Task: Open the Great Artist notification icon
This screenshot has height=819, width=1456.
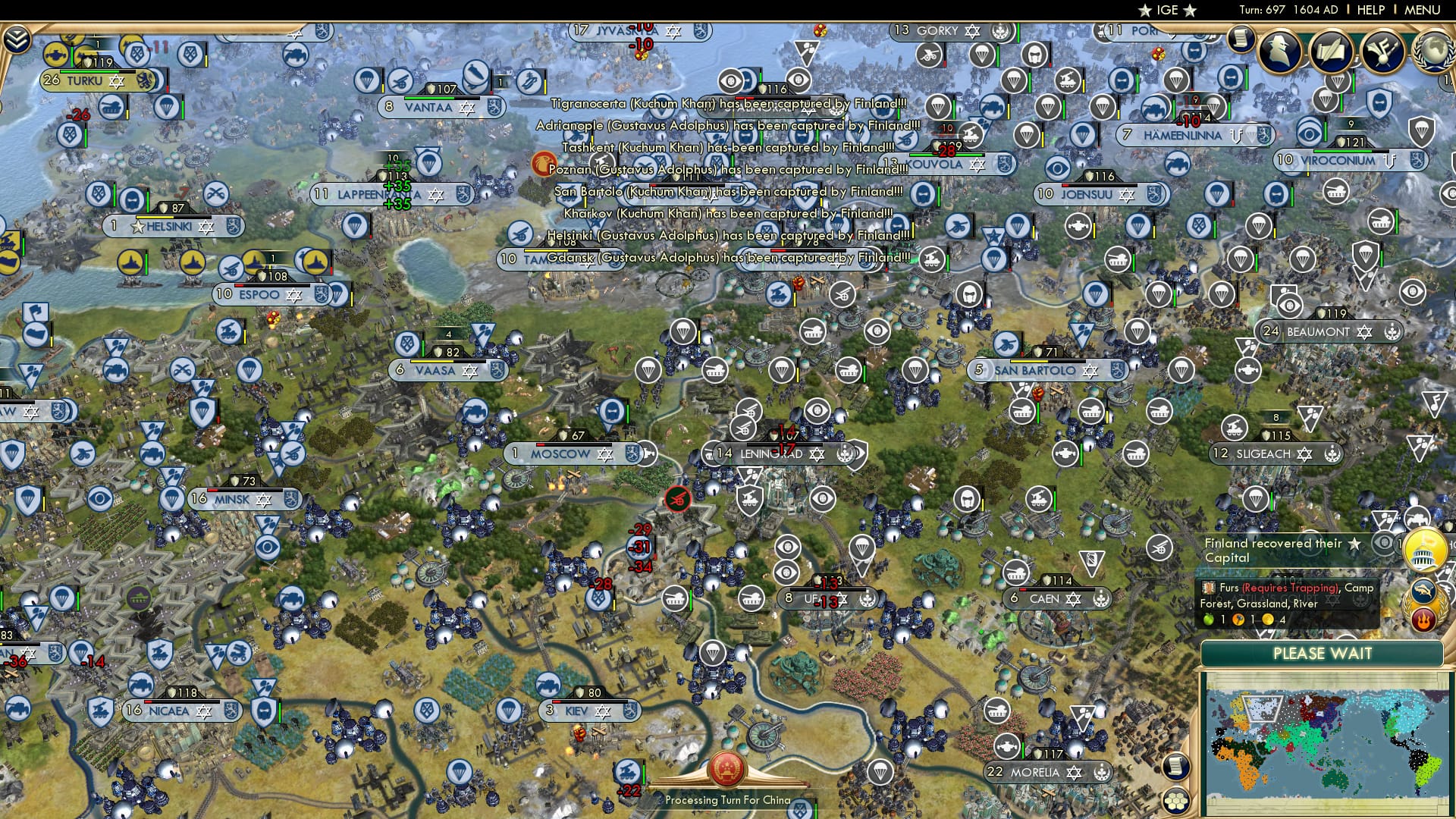Action: (1382, 49)
